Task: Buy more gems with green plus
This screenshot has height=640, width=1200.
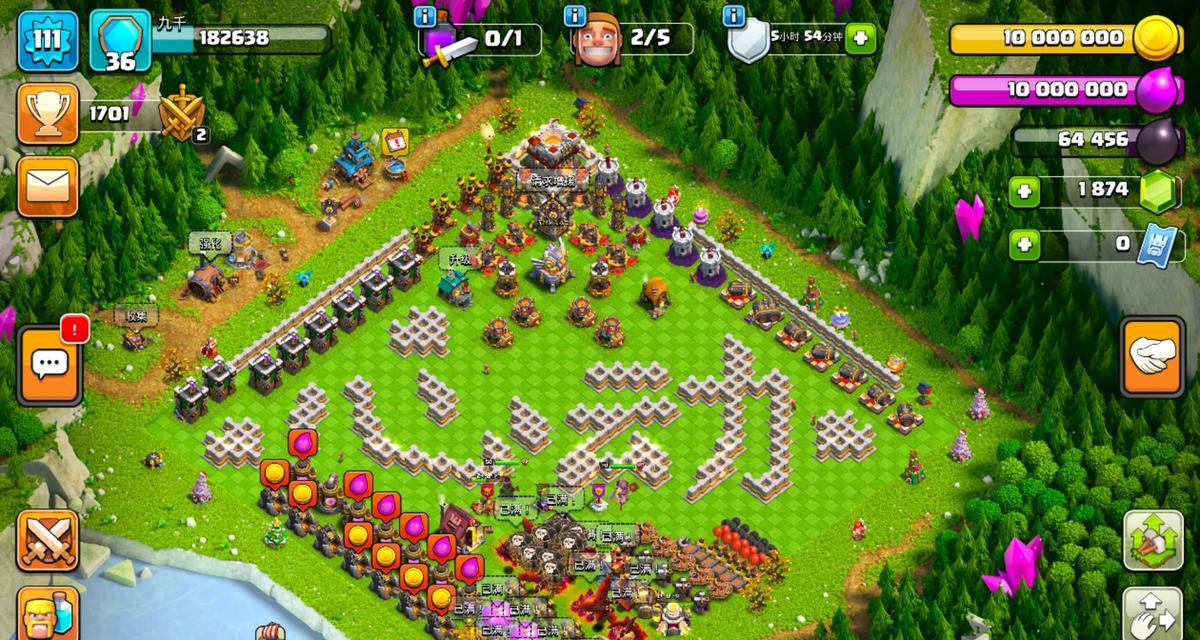Action: coord(1023,190)
